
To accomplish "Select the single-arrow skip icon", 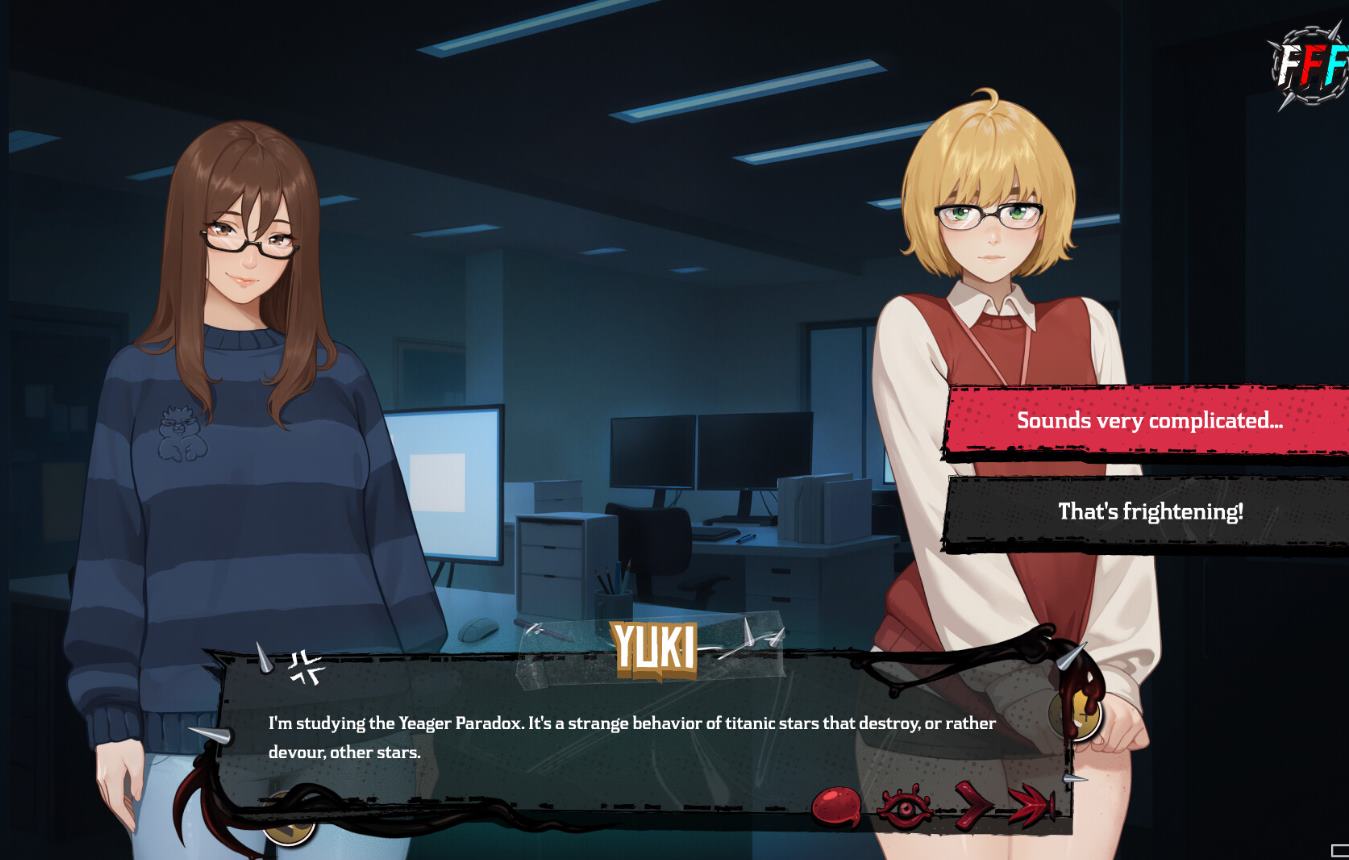I will point(971,805).
